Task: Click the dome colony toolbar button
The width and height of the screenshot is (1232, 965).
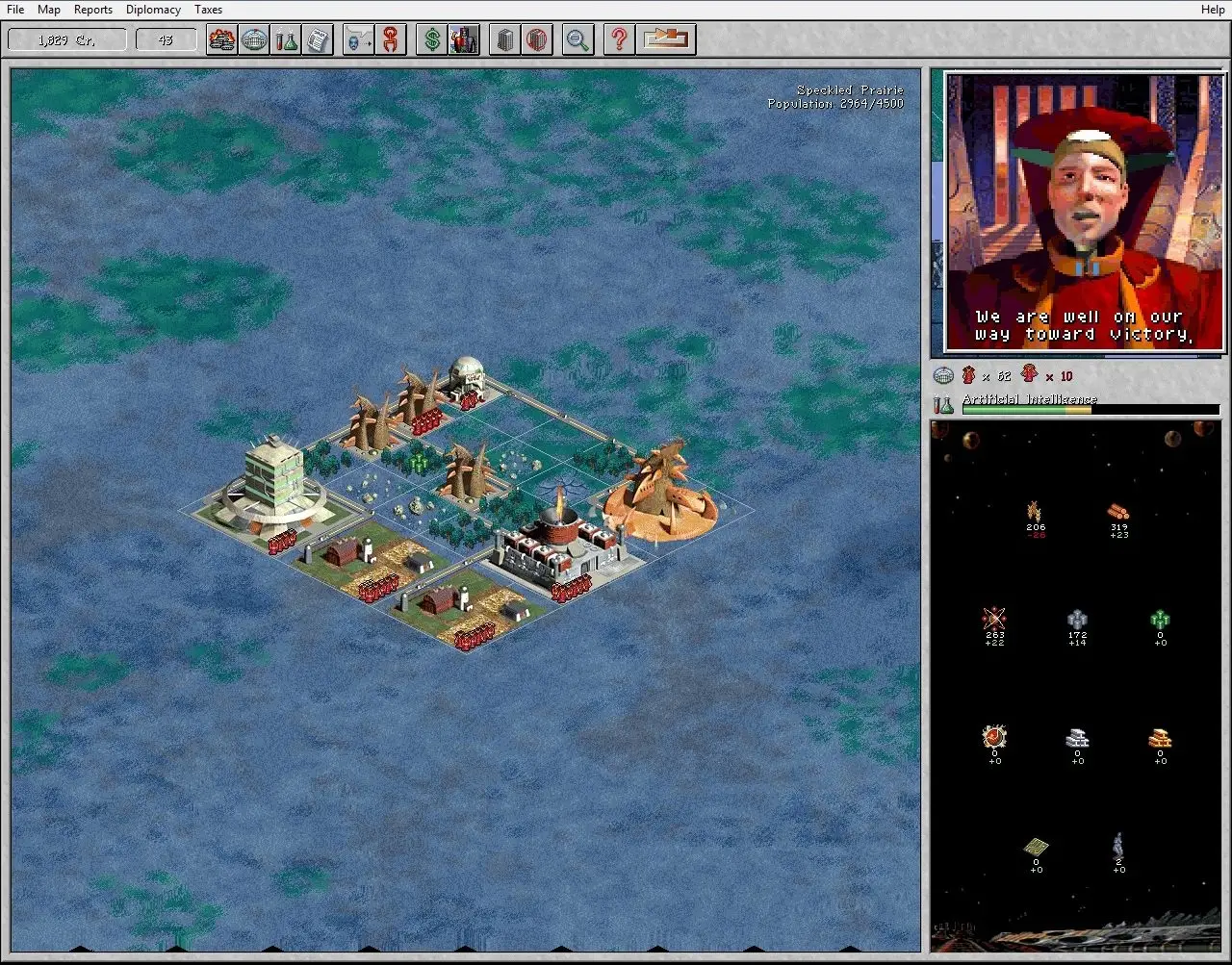Action: point(254,40)
